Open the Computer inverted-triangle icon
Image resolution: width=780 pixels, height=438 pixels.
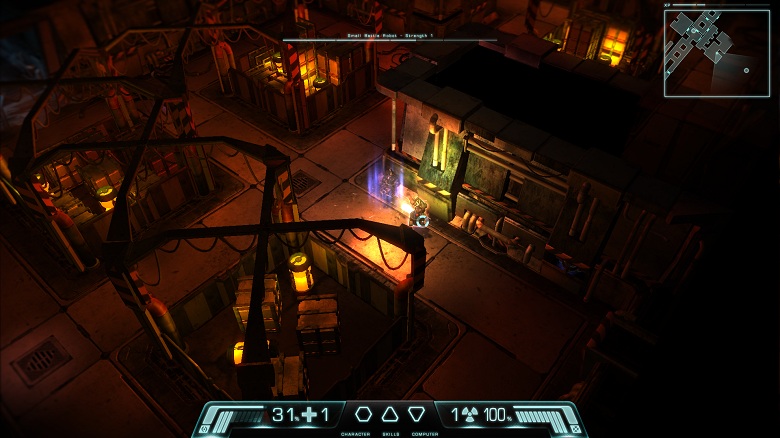(x=417, y=414)
